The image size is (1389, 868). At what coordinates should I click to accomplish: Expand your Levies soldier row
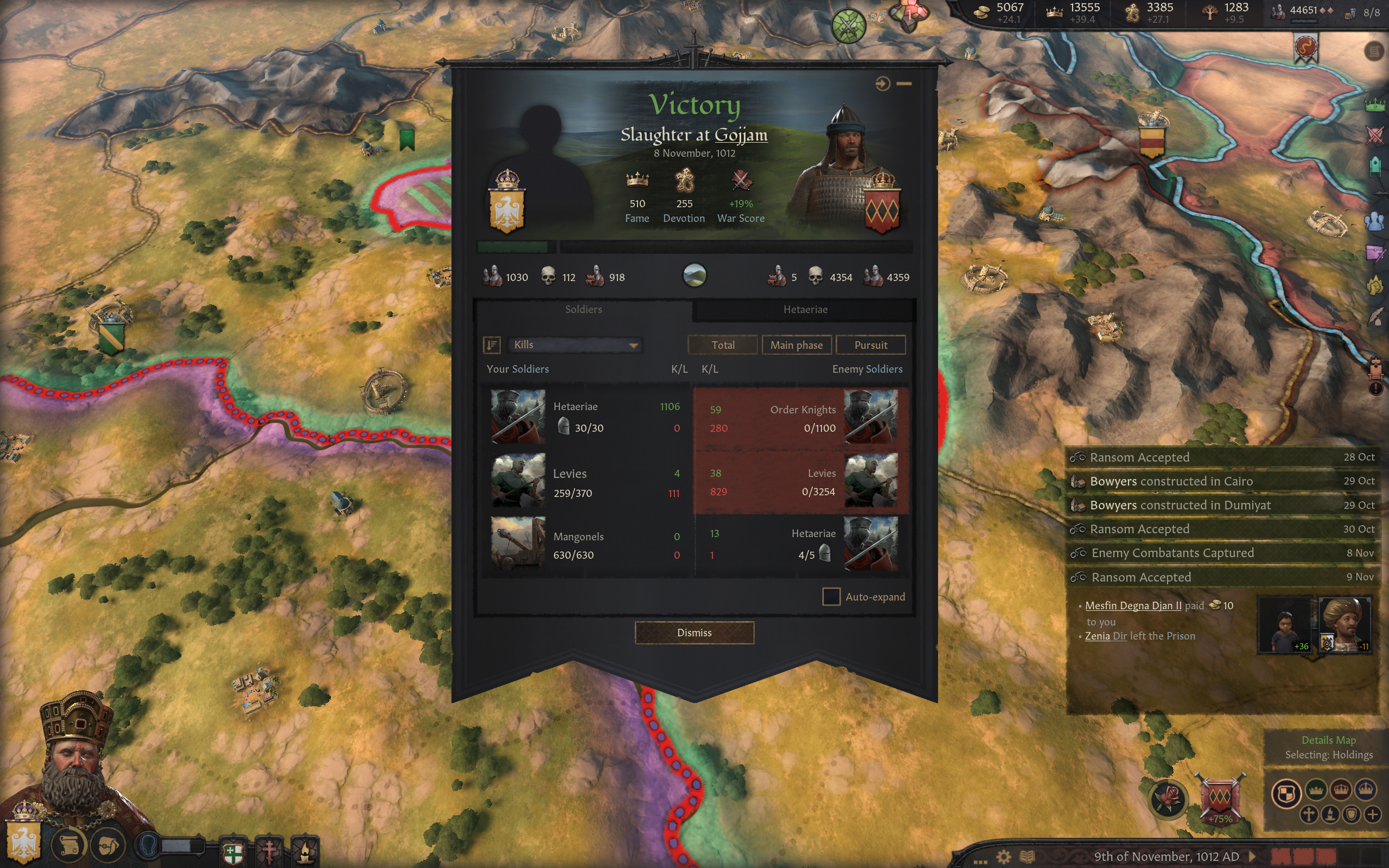(x=585, y=482)
